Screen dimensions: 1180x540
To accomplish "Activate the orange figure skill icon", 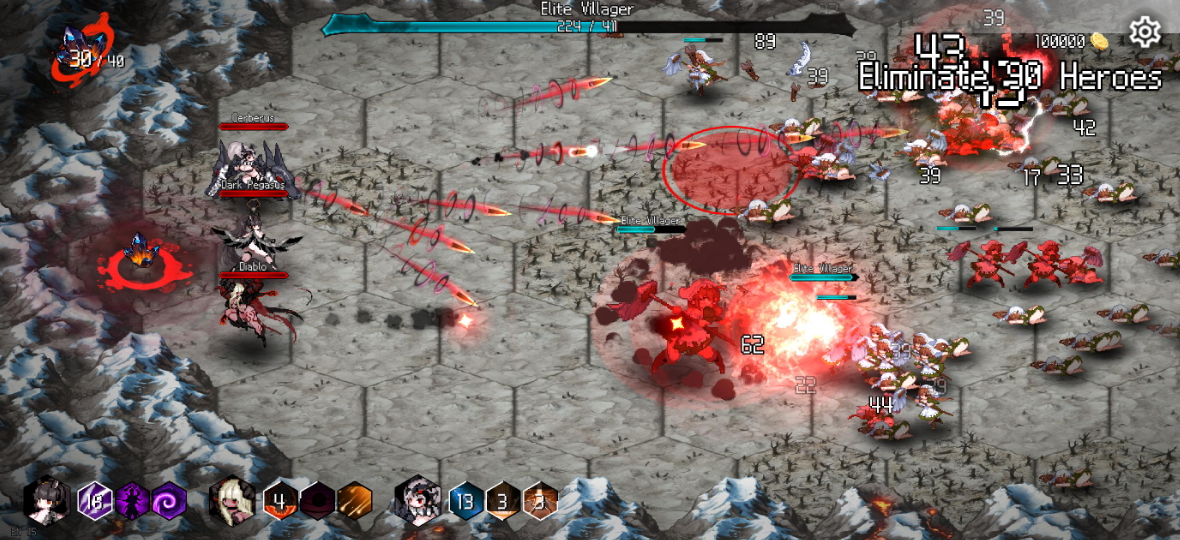I will coord(540,499).
